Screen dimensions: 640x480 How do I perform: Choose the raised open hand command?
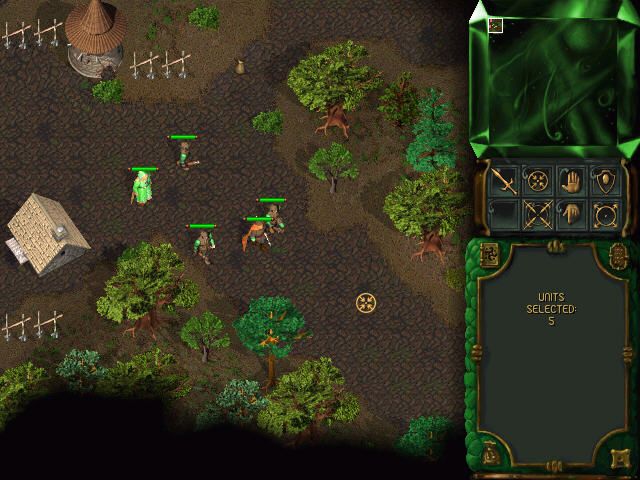(x=573, y=182)
